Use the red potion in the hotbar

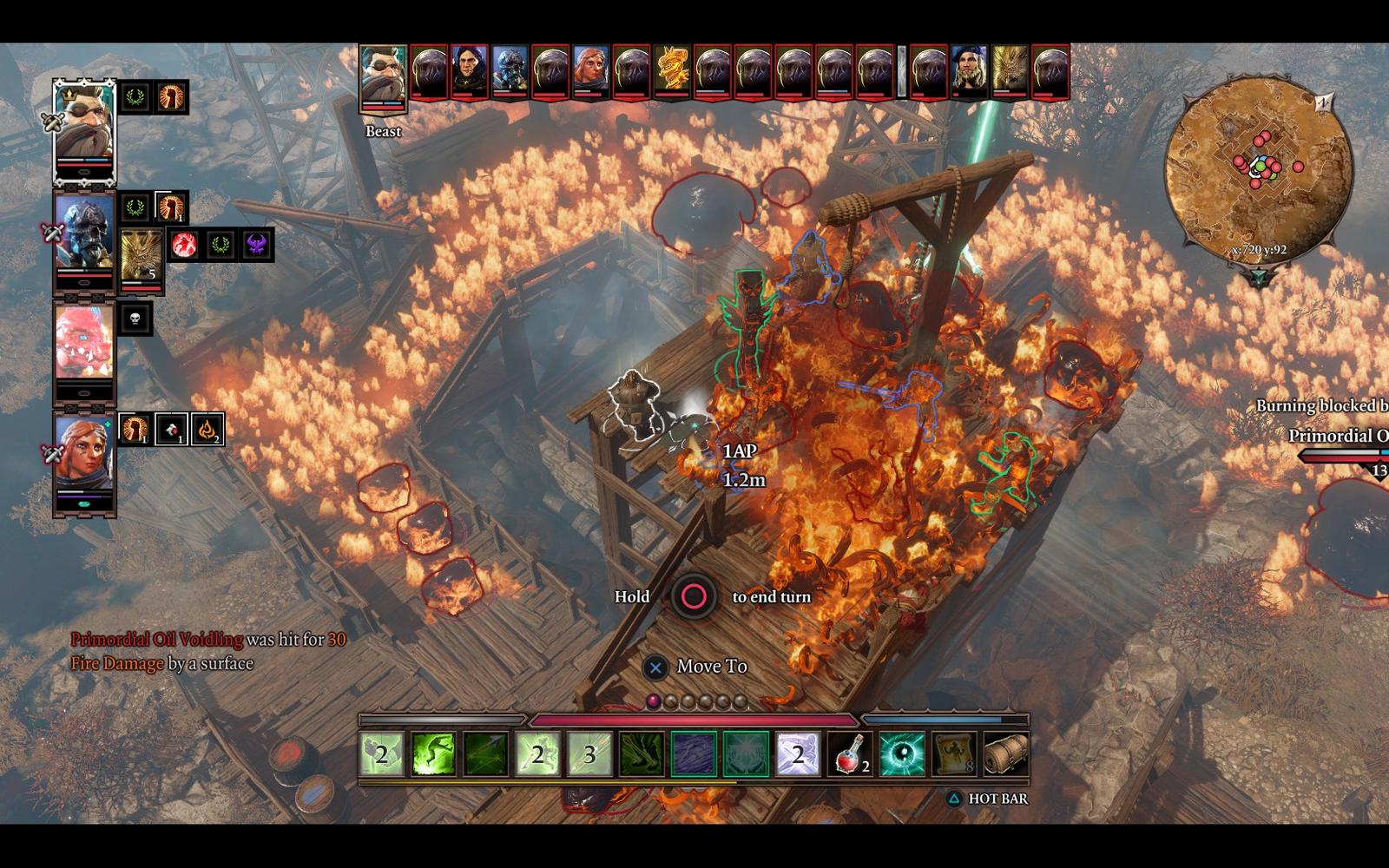tap(849, 753)
